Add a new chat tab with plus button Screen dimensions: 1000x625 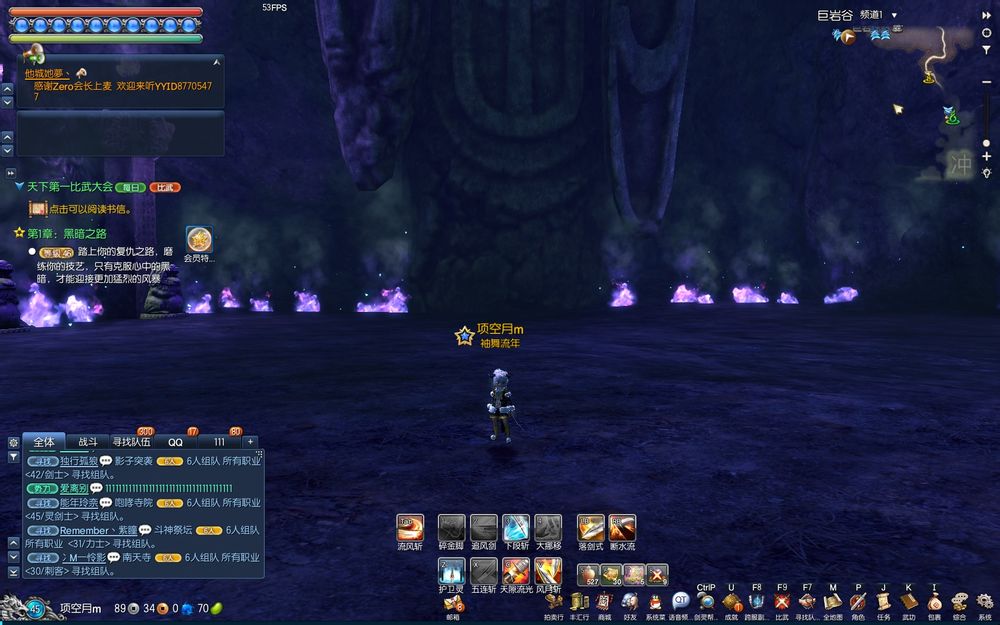(250, 441)
